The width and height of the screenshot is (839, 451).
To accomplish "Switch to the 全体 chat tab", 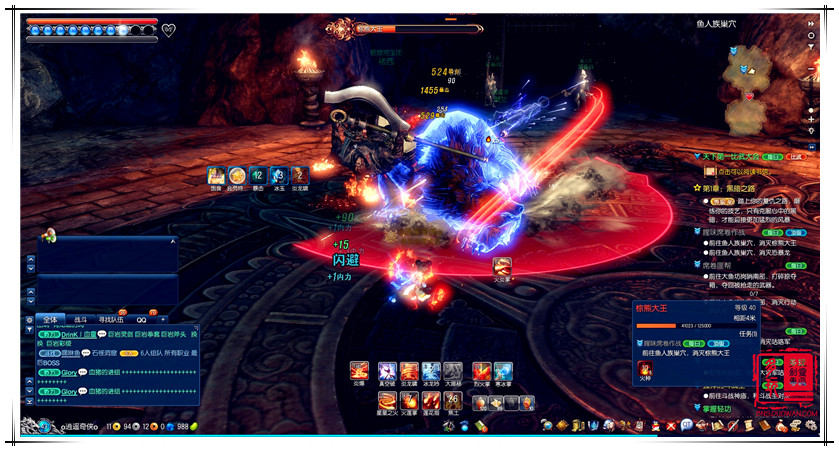I will [51, 318].
